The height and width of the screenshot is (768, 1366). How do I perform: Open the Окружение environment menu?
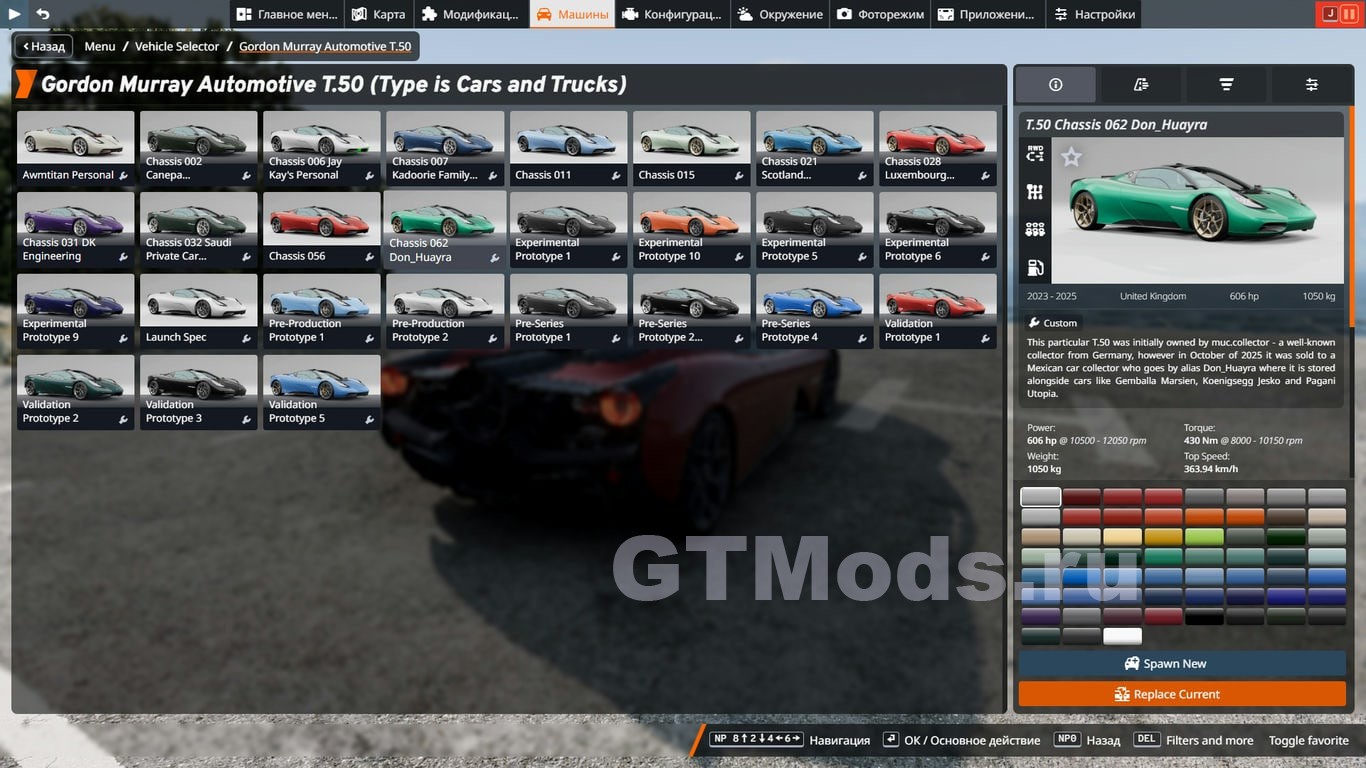(x=779, y=14)
